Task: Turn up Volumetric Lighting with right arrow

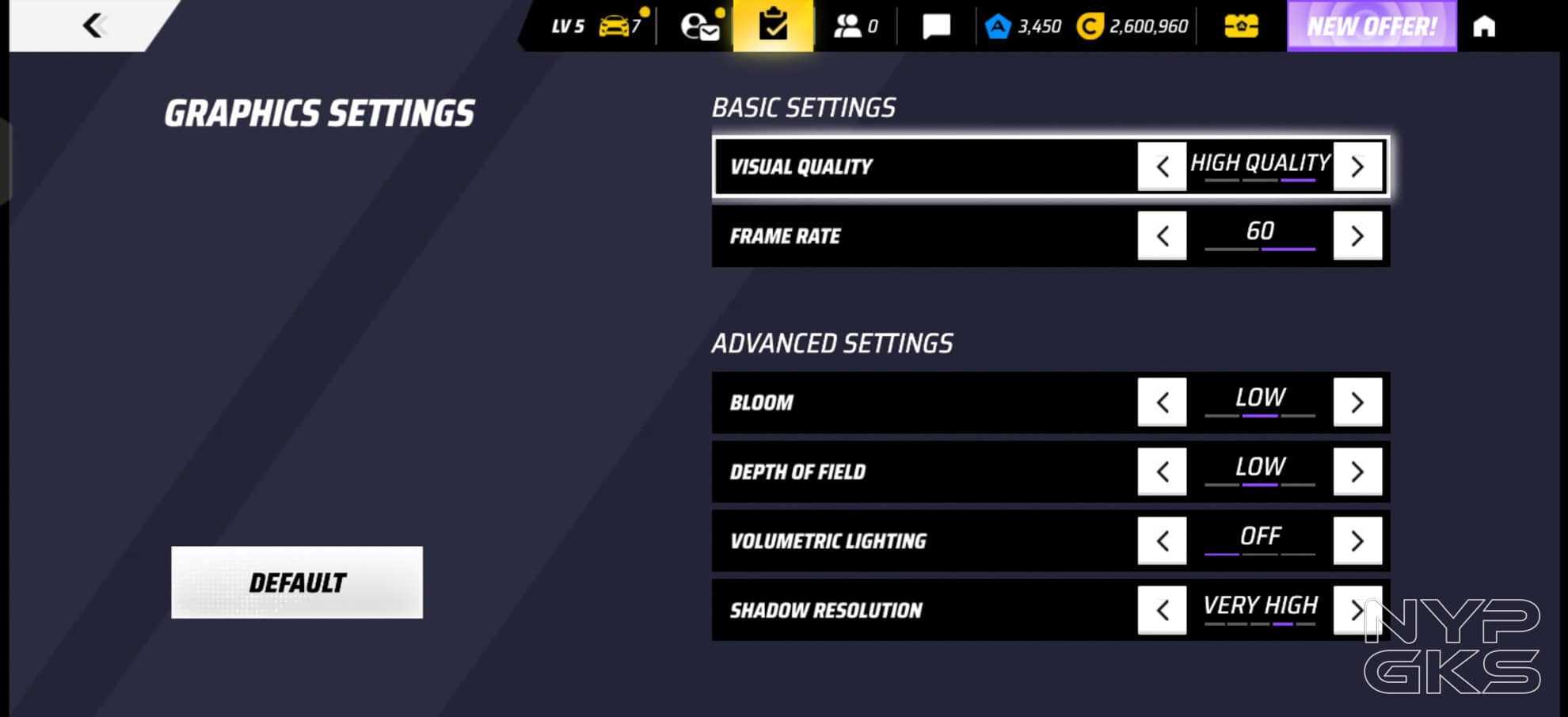Action: pos(1357,540)
